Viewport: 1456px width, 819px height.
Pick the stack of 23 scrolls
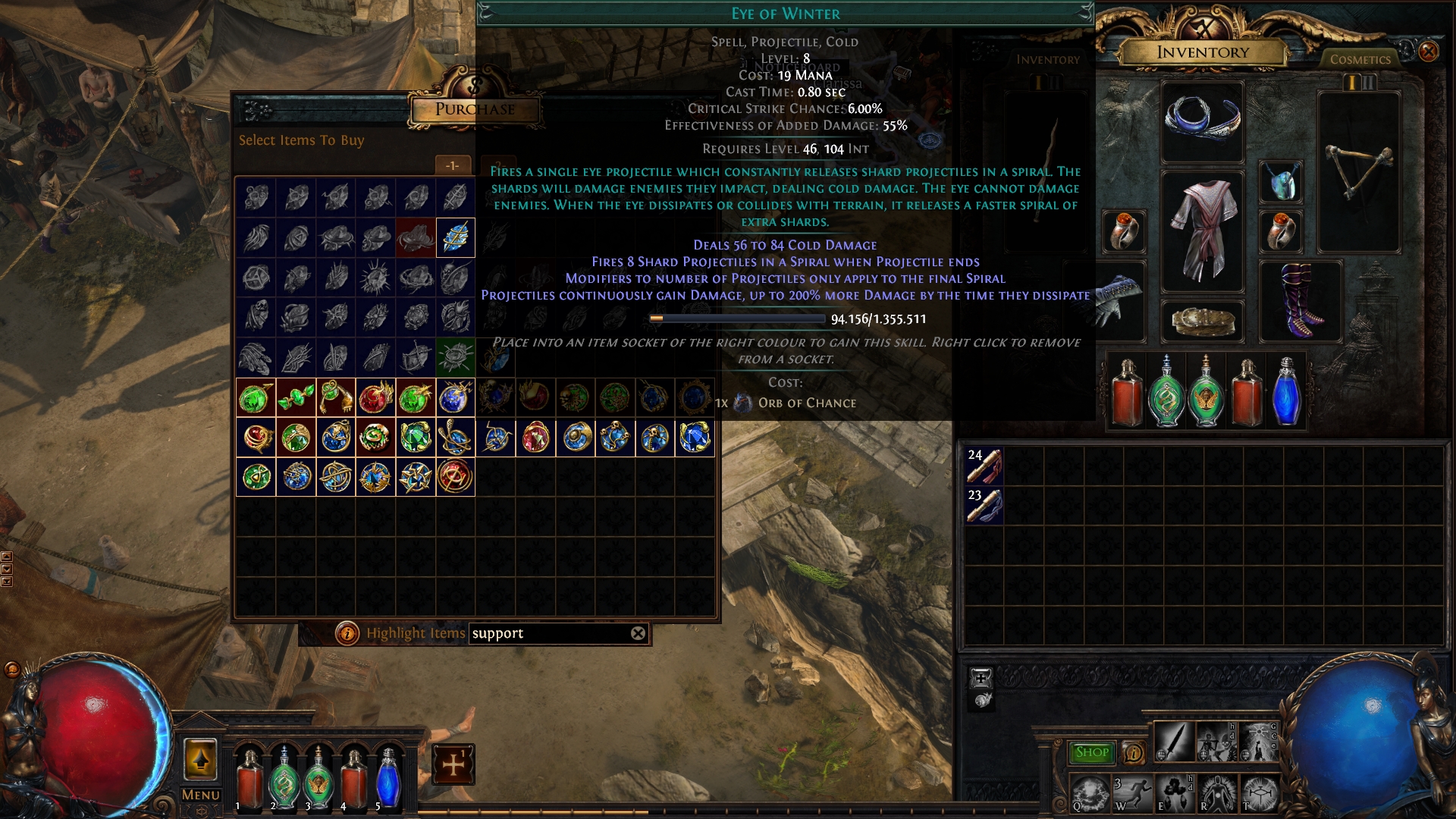(x=984, y=506)
